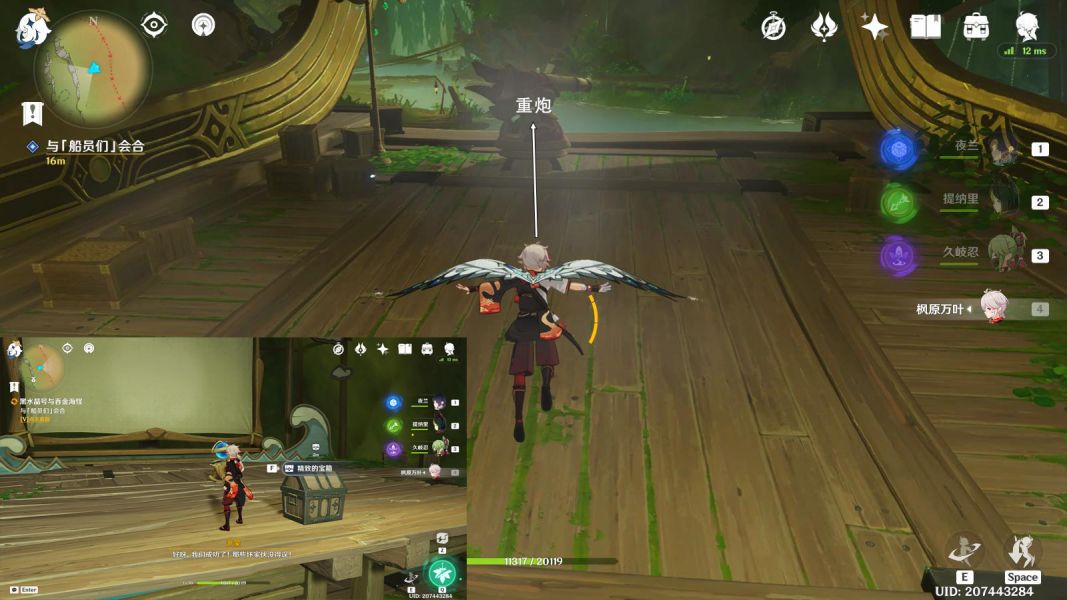The width and height of the screenshot is (1067, 600).
Task: Open the quest navigation compass icon beside the eye
Action: (204, 25)
